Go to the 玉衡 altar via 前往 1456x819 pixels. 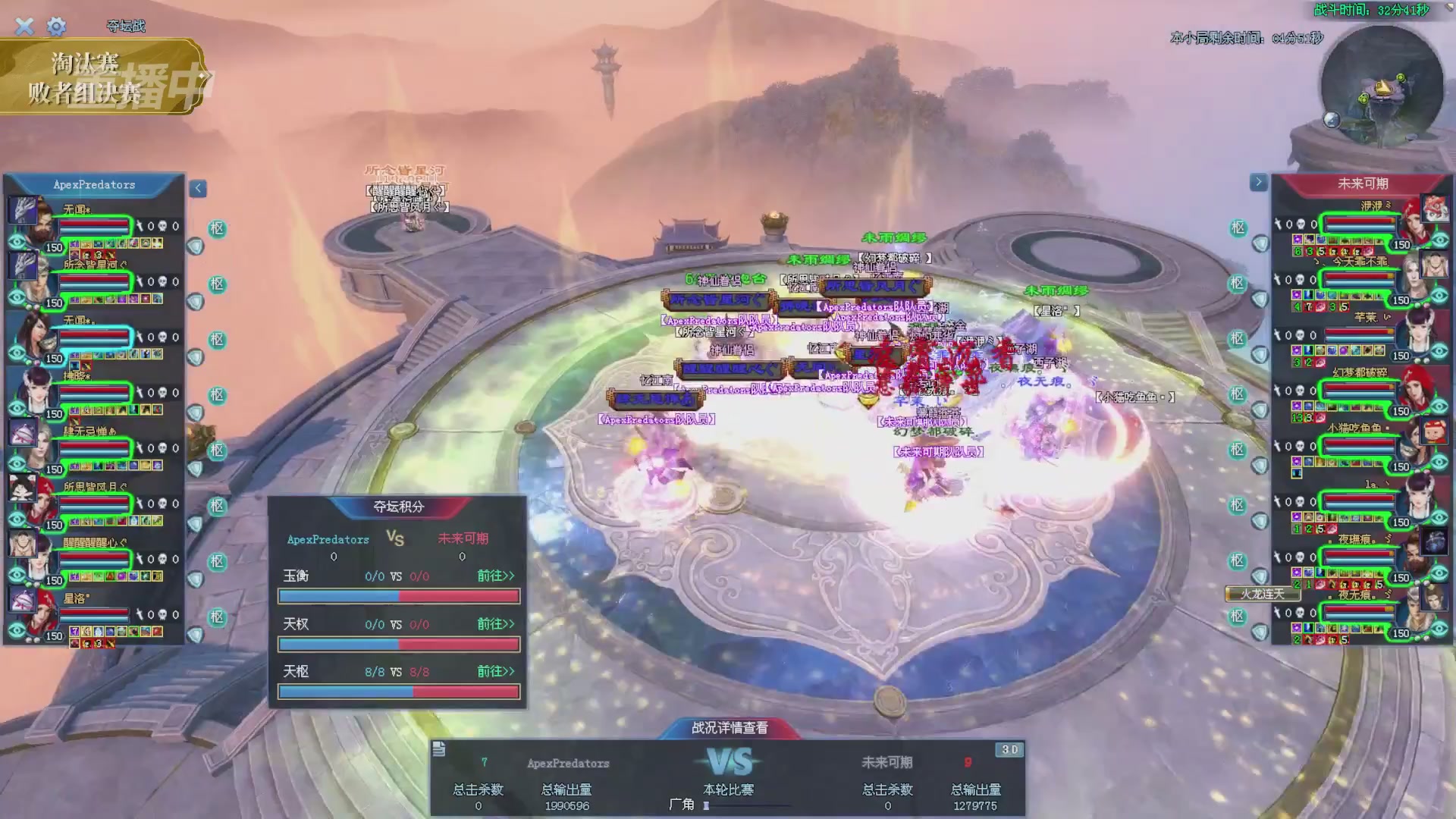[495, 576]
